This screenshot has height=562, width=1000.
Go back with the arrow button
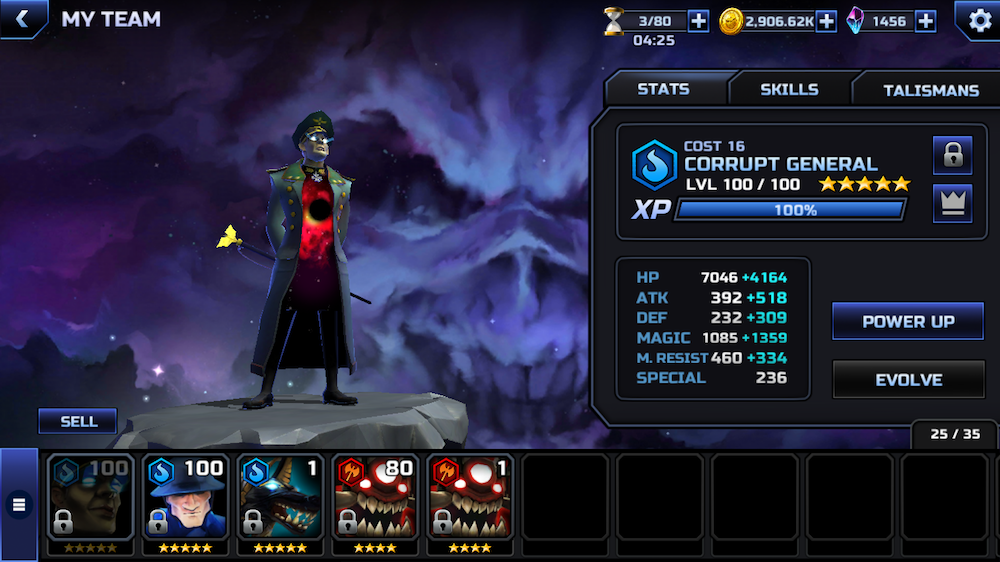(21, 18)
